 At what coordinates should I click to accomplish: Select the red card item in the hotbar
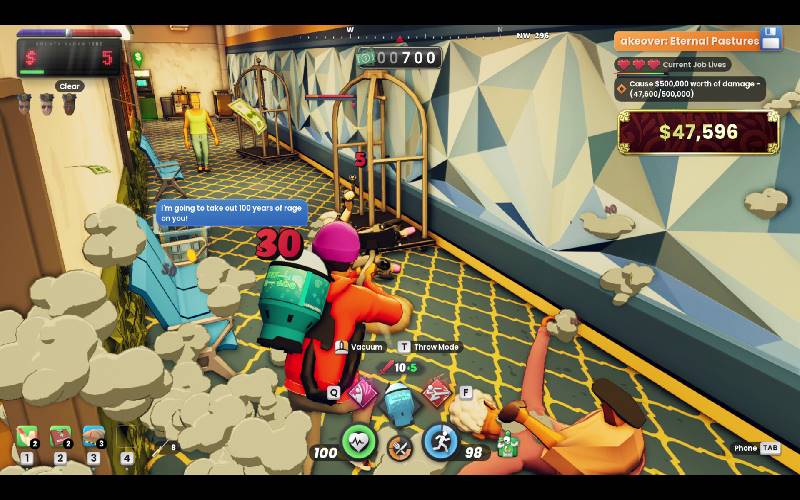coord(60,437)
